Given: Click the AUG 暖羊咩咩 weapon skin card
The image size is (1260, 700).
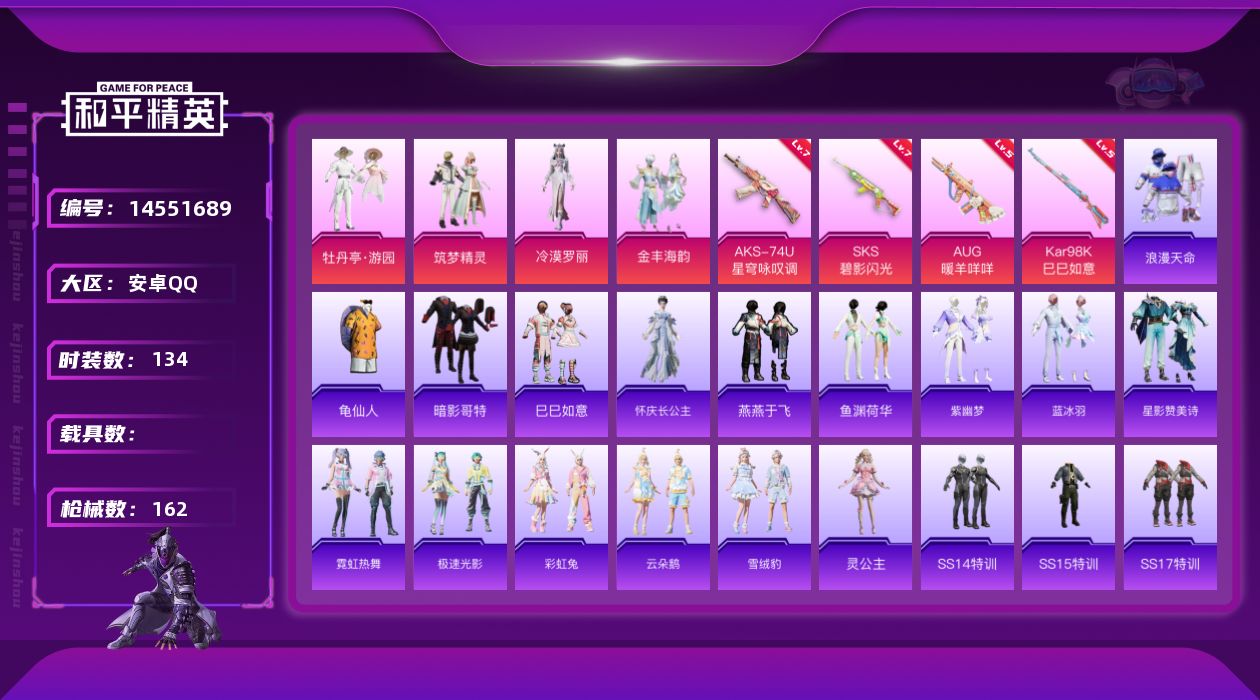Looking at the screenshot, I should click(x=967, y=211).
